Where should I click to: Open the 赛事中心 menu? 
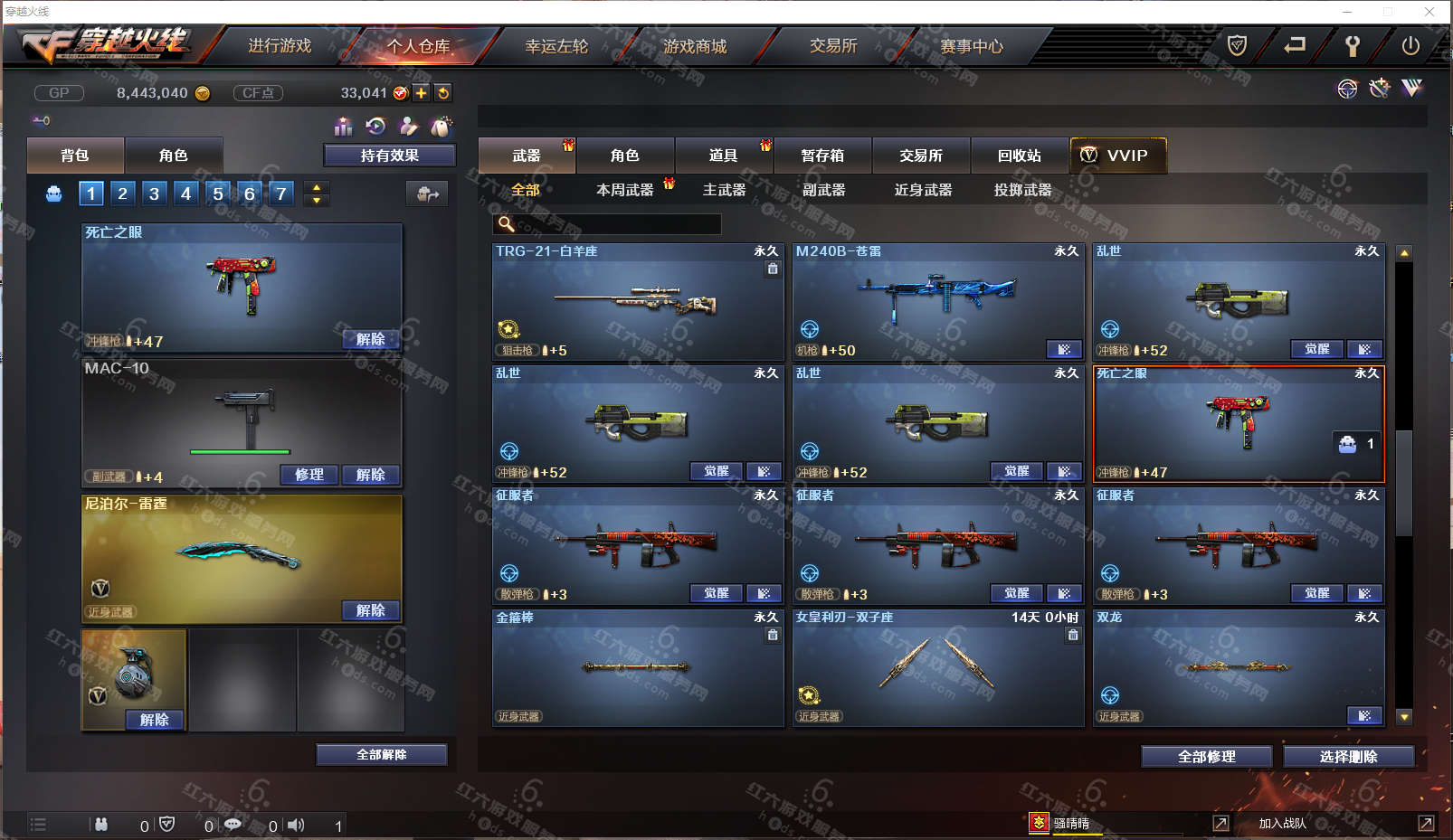(x=972, y=46)
